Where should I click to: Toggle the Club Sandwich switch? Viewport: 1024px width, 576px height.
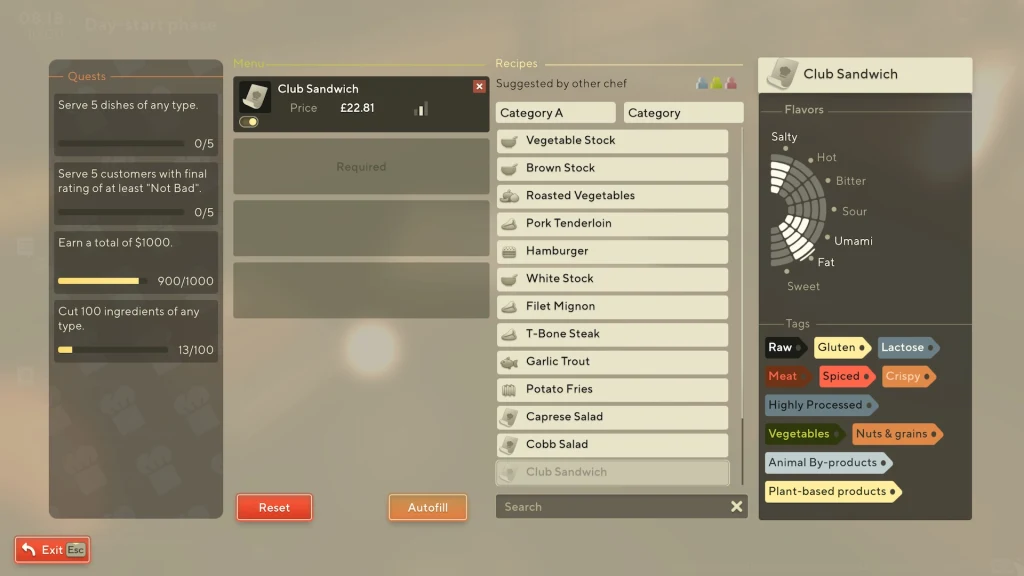(249, 122)
